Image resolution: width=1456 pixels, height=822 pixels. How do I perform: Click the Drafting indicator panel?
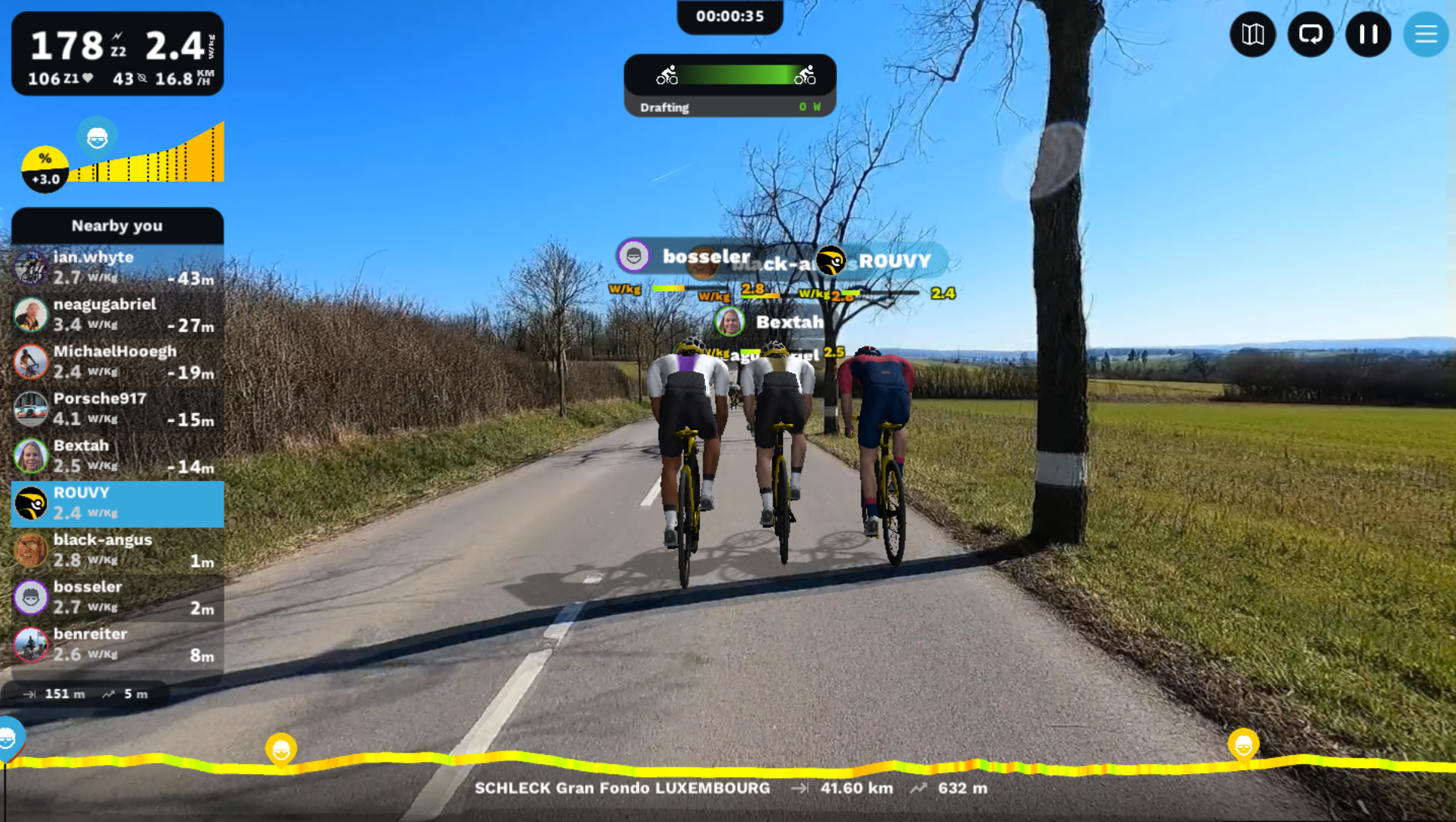click(730, 85)
